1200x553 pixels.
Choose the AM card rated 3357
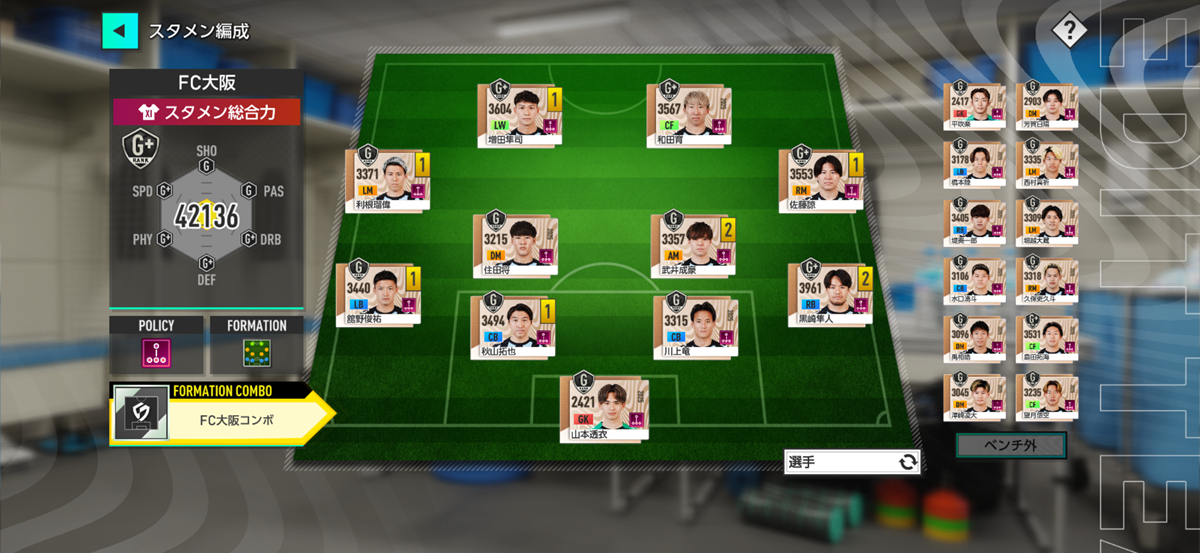690,243
